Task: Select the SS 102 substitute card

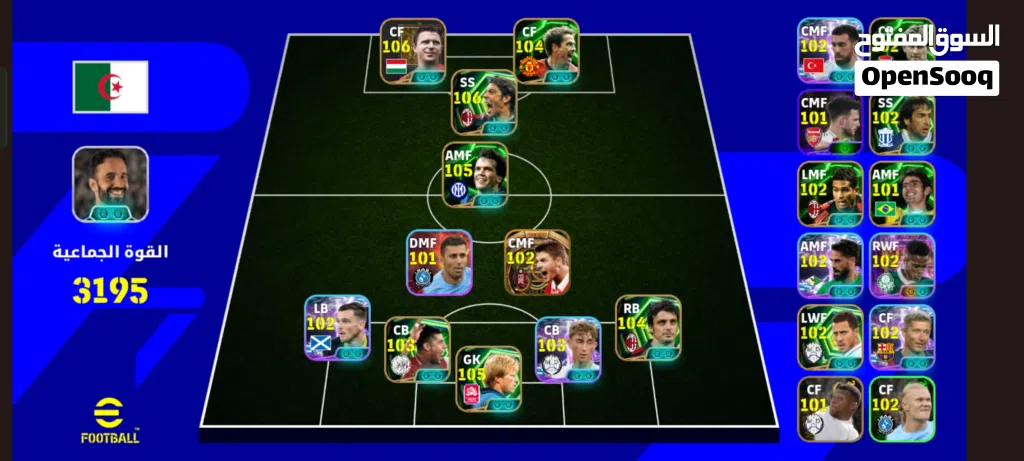Action: [x=902, y=123]
